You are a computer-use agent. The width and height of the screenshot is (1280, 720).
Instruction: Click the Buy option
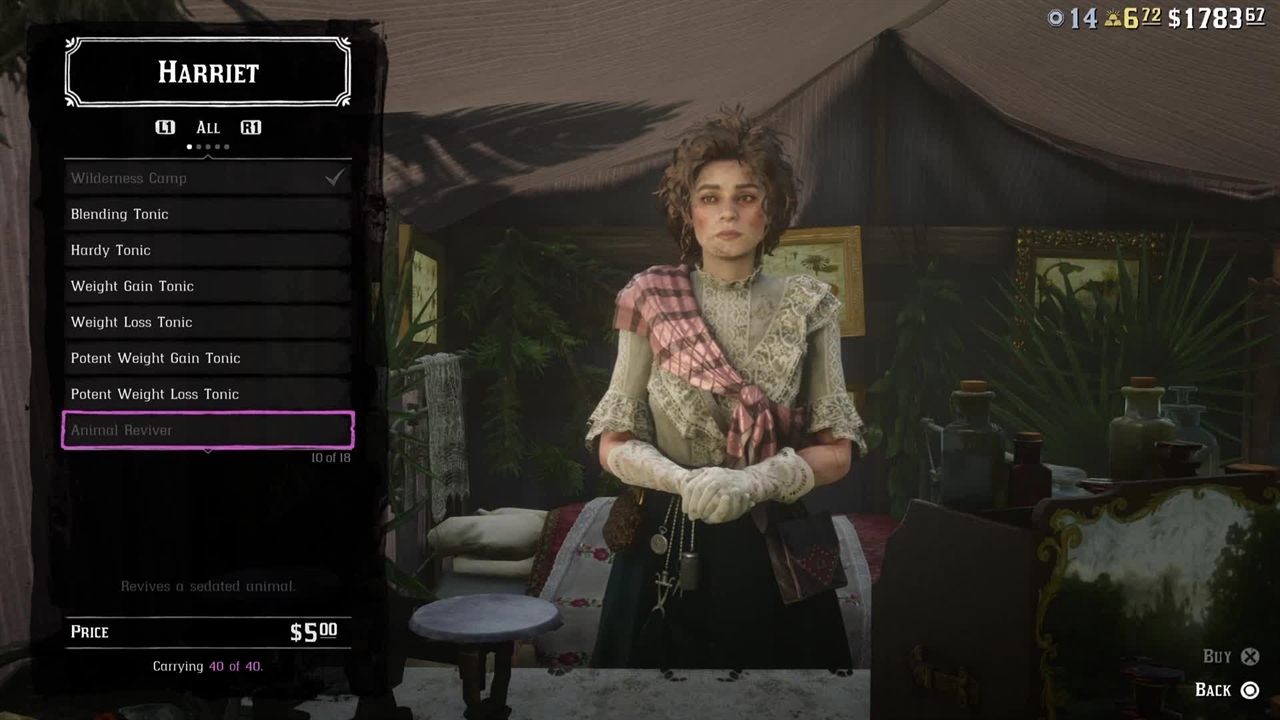point(1231,656)
